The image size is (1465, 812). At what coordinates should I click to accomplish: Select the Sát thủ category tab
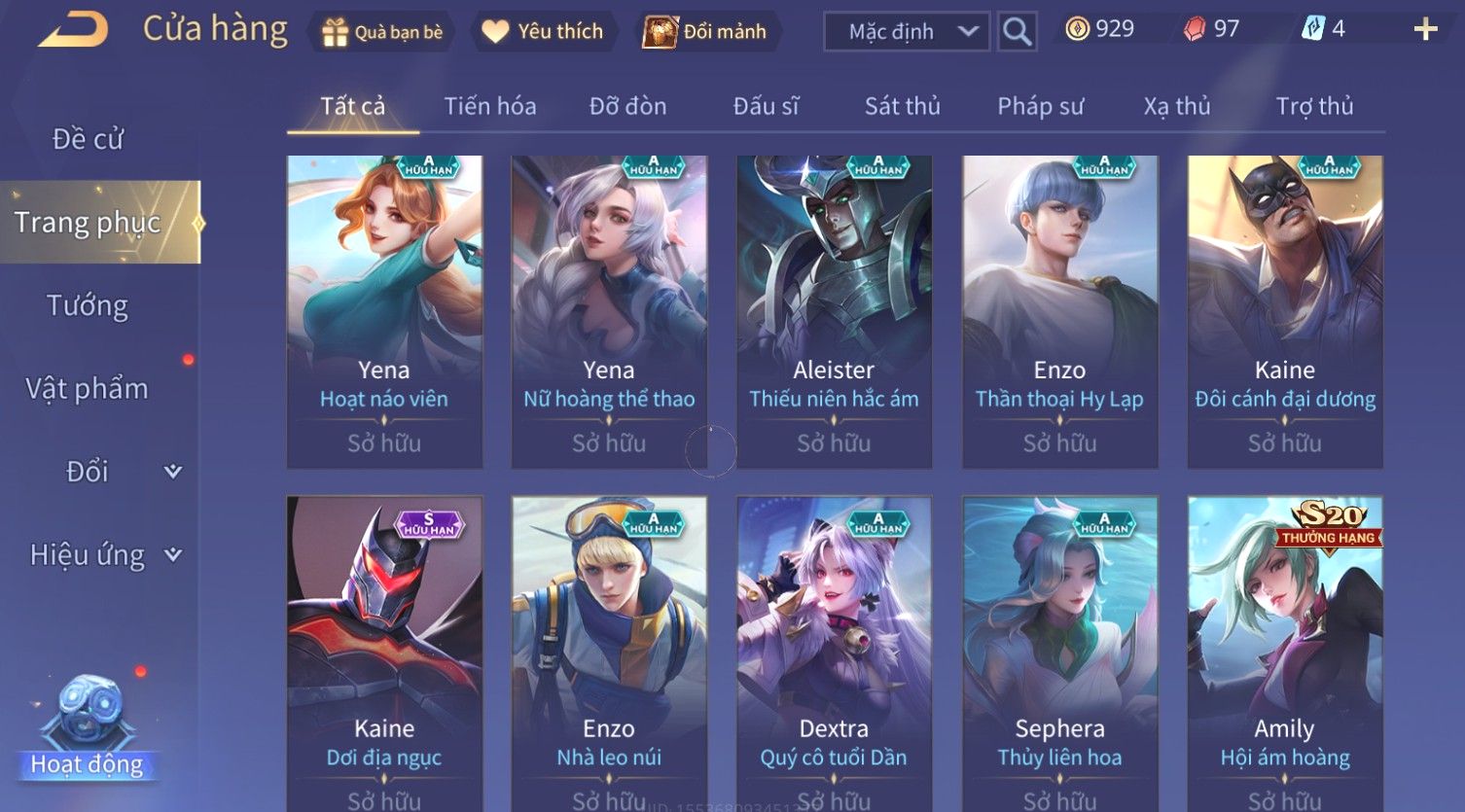(902, 106)
